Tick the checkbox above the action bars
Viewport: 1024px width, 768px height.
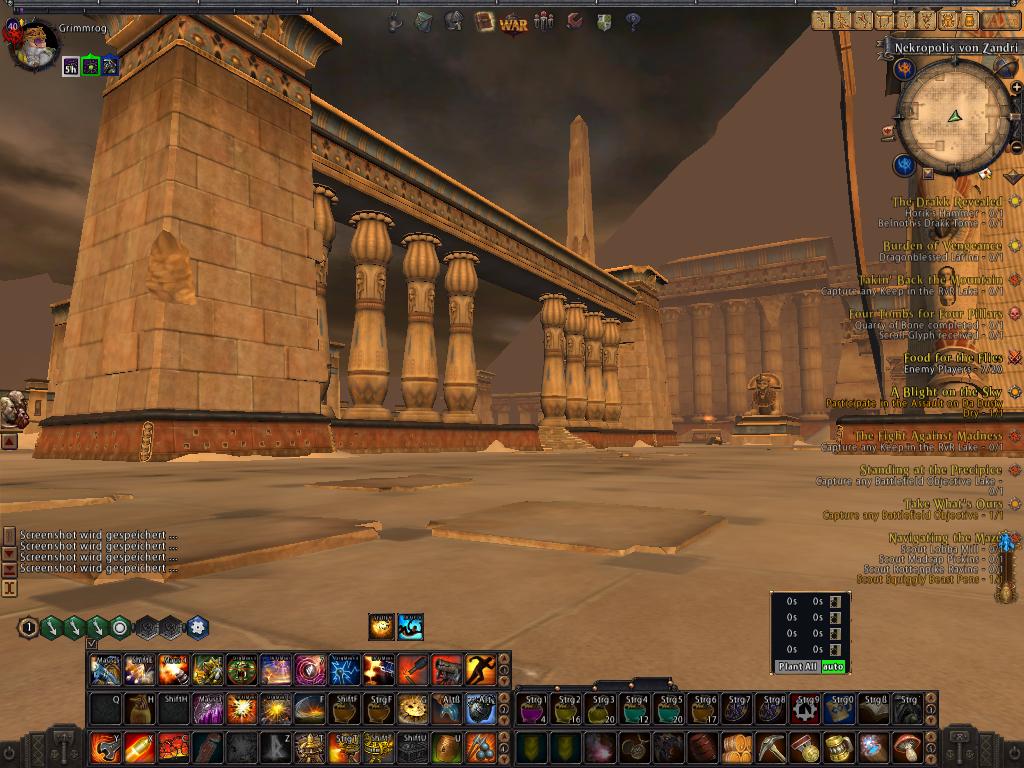92,644
